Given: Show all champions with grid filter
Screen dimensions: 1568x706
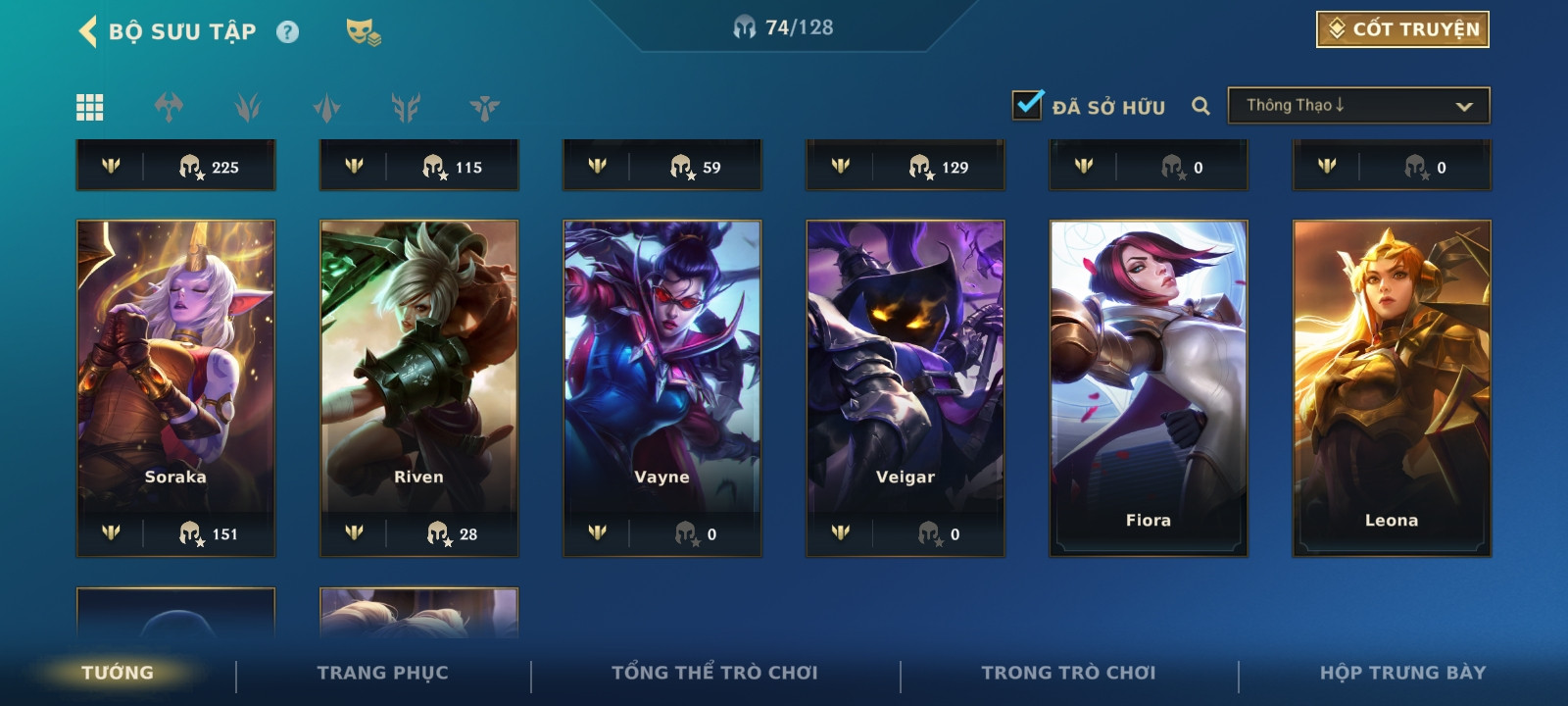Looking at the screenshot, I should 90,107.
